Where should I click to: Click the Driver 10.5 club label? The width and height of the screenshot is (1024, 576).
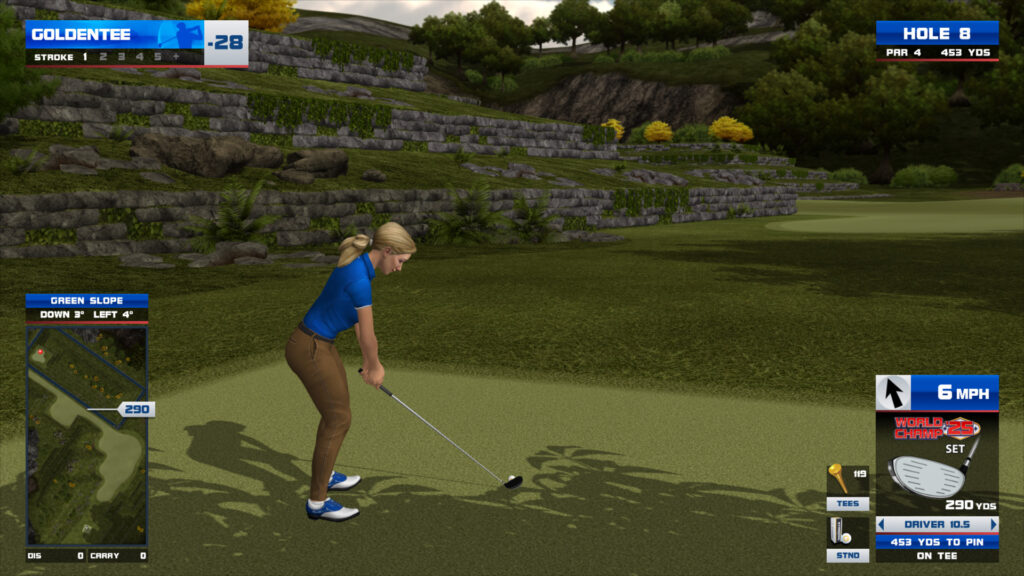click(937, 524)
